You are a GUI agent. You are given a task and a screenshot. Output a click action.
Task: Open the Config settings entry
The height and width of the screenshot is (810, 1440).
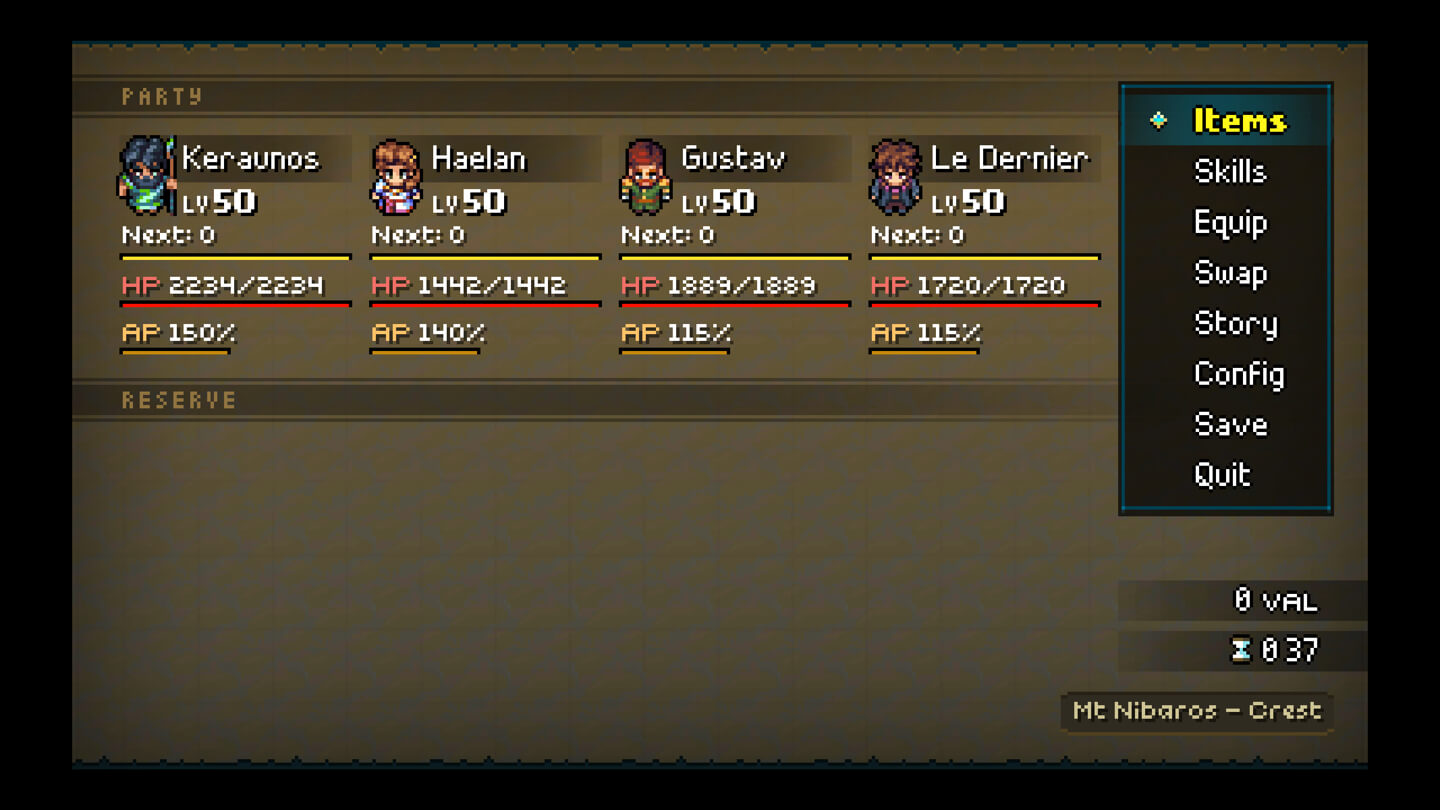[x=1239, y=374]
